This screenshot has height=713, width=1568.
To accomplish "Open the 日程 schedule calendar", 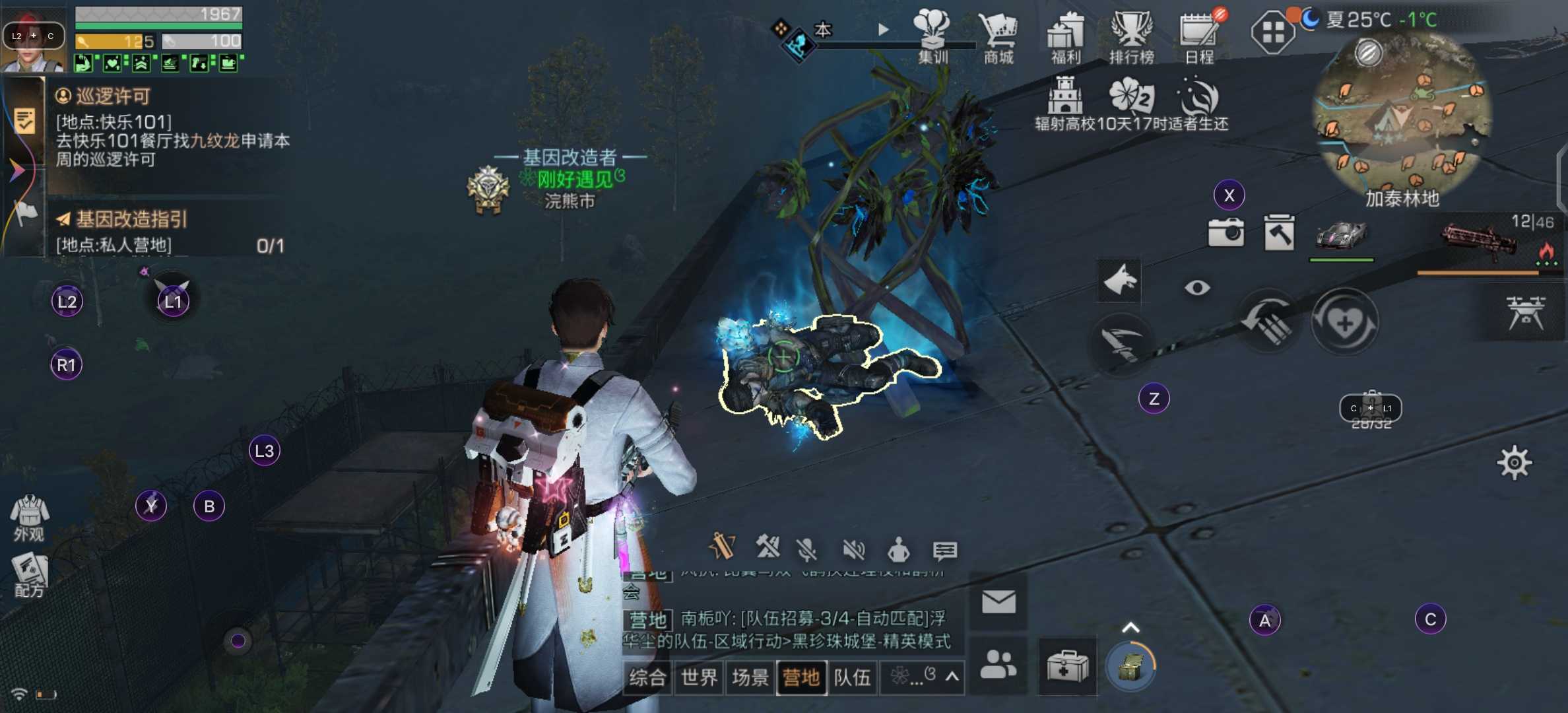I will (x=1198, y=38).
